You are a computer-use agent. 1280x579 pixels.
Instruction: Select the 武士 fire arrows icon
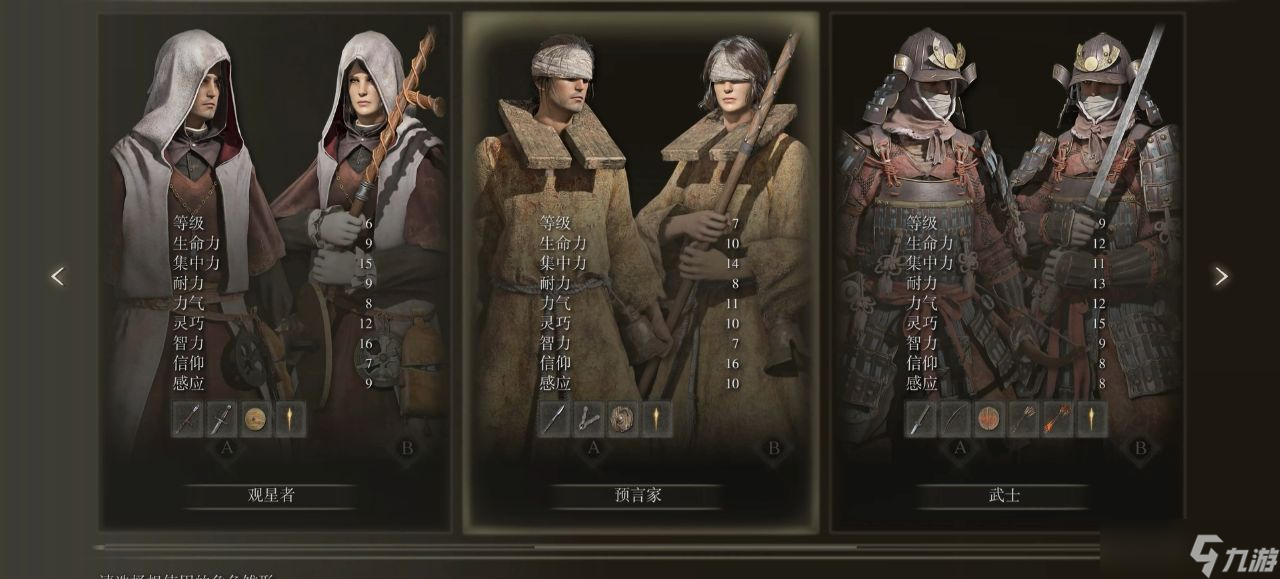tap(1058, 420)
